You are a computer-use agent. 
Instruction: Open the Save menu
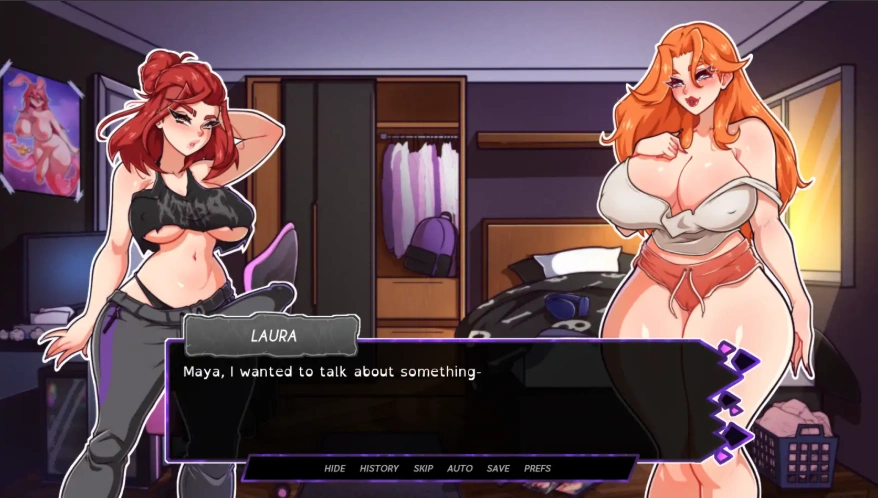498,468
